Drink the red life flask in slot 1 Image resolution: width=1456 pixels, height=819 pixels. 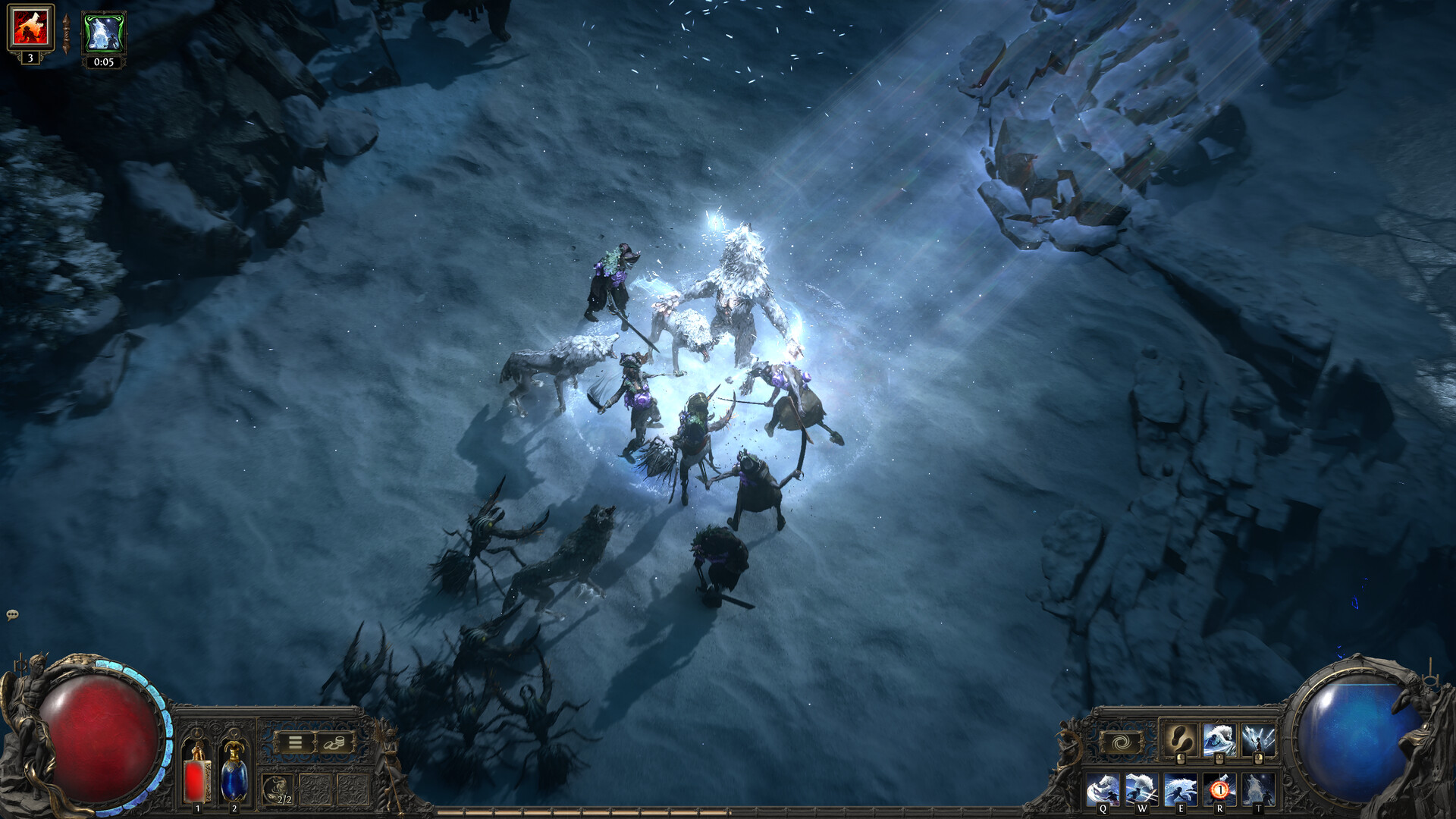197,777
